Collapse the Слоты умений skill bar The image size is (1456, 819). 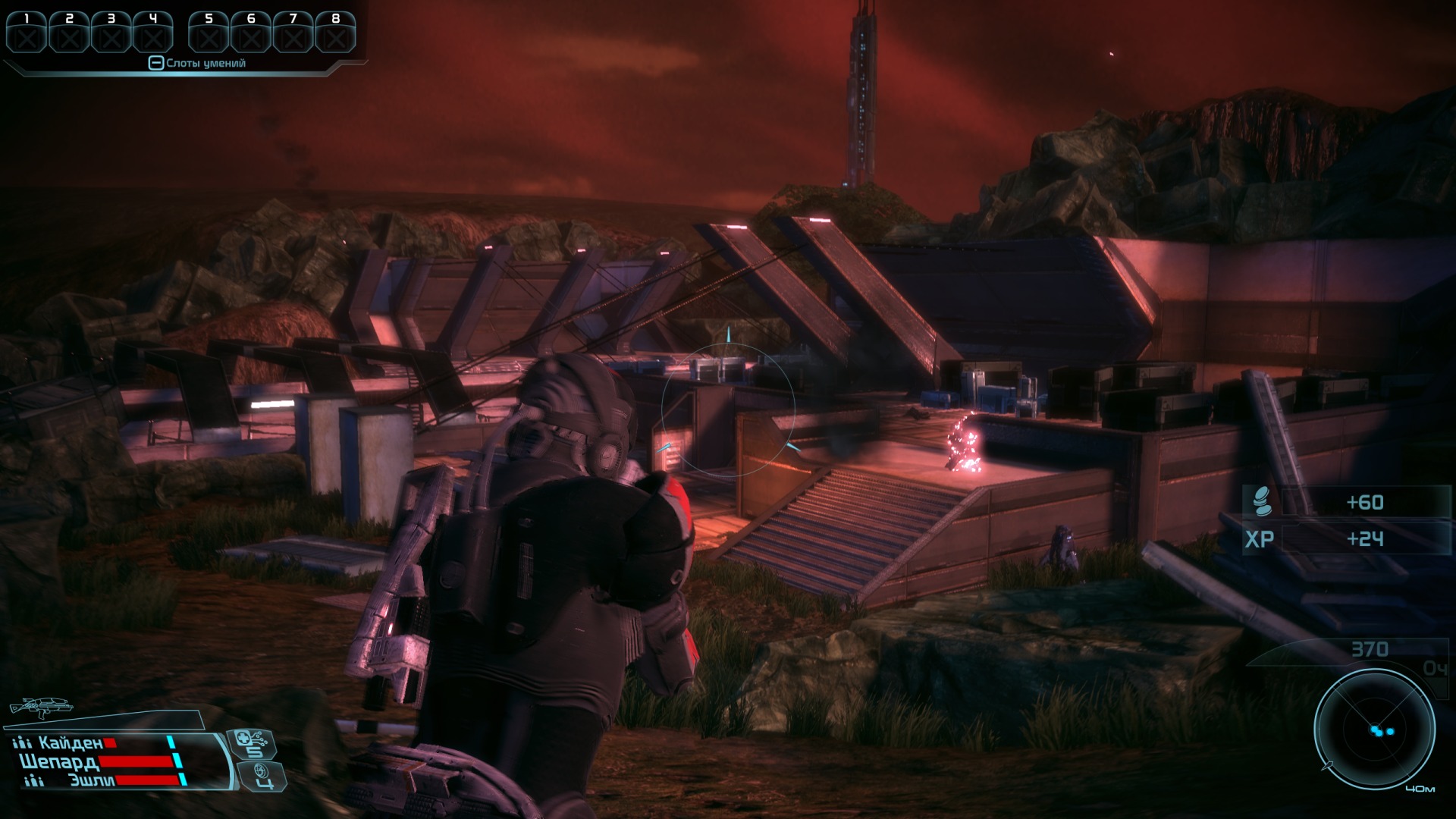pos(155,64)
